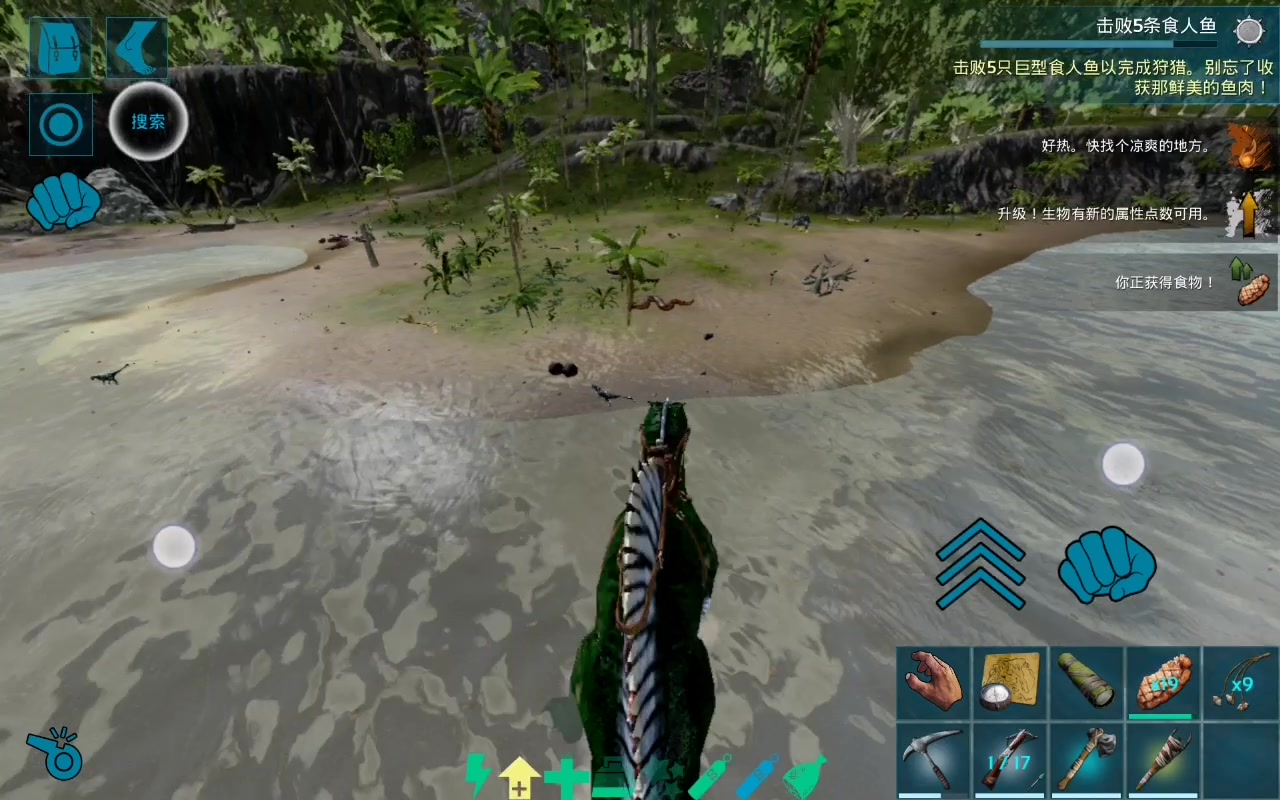This screenshot has height=800, width=1280.
Task: Equip the crossbow with 17 arrows
Action: point(1011,760)
